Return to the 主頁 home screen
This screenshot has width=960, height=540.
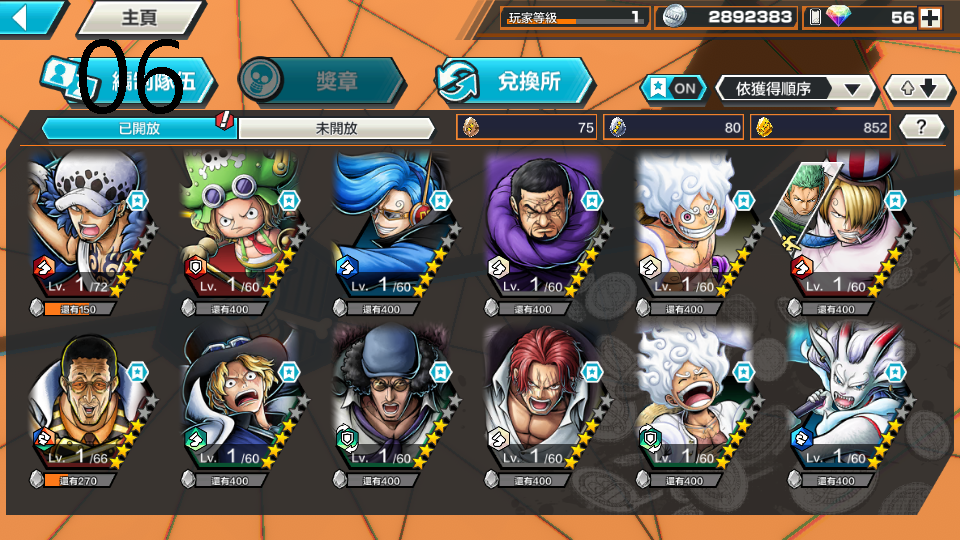pyautogui.click(x=138, y=17)
